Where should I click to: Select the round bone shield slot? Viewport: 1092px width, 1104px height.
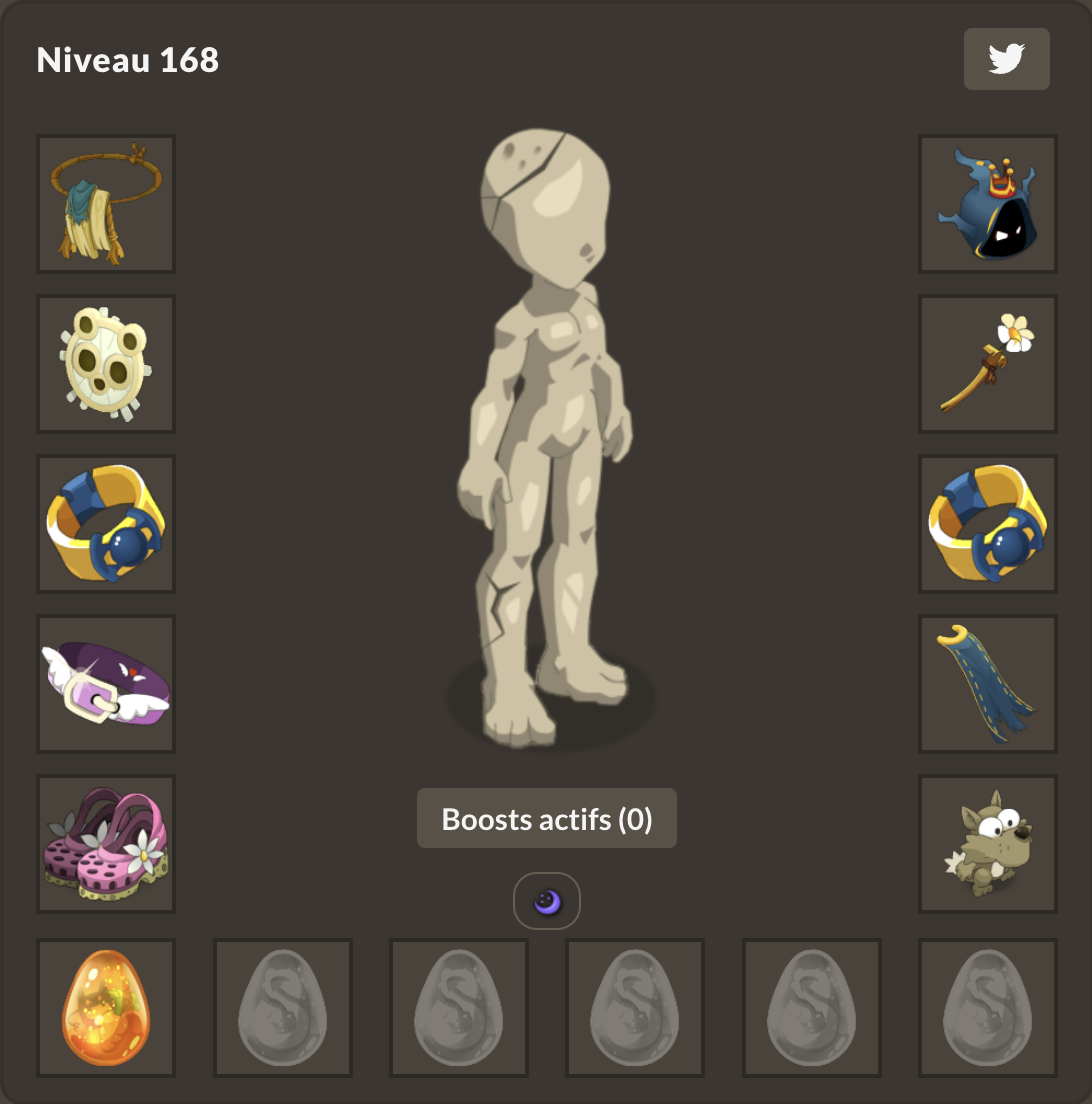click(x=106, y=364)
